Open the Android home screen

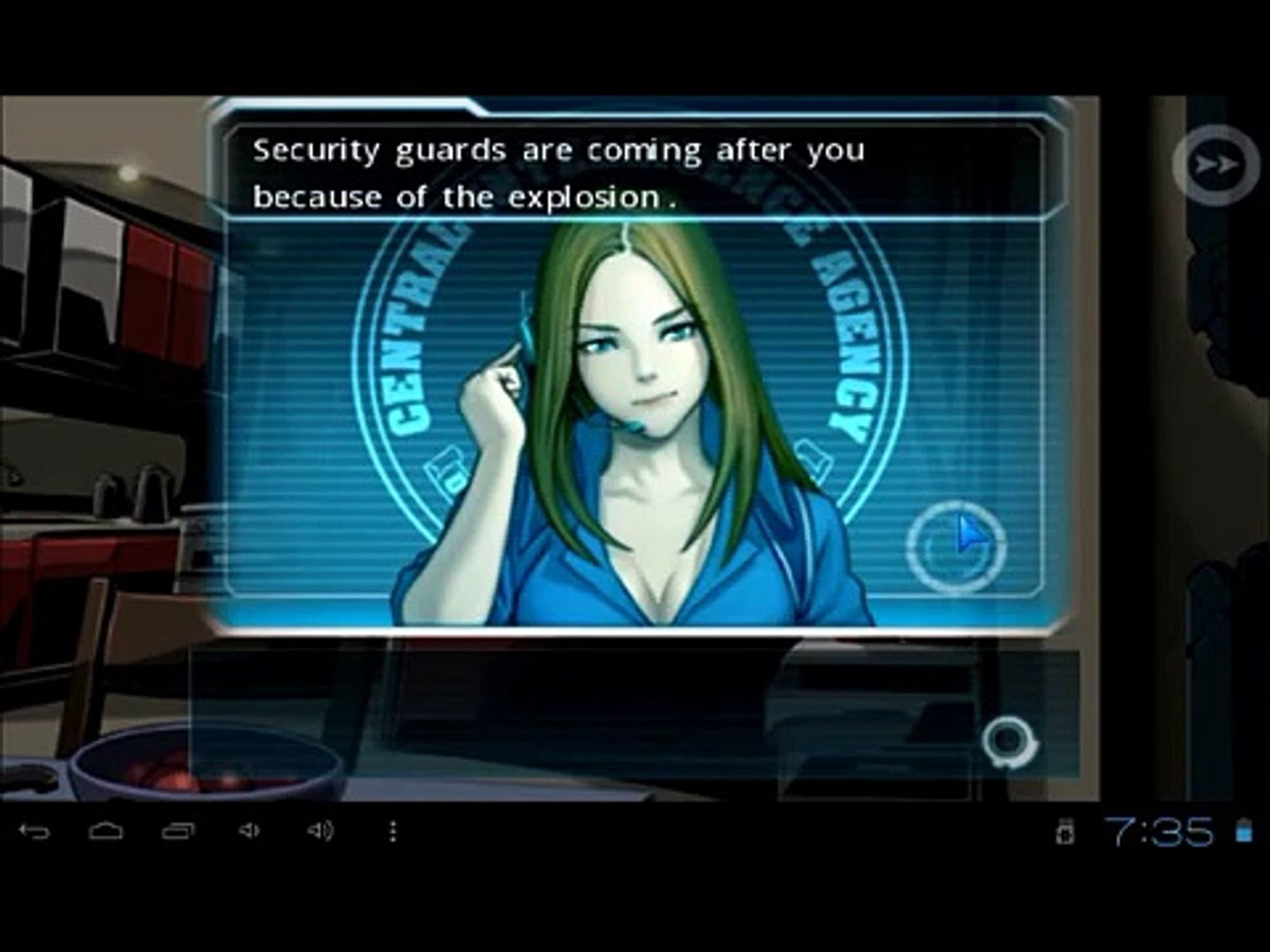(x=106, y=830)
